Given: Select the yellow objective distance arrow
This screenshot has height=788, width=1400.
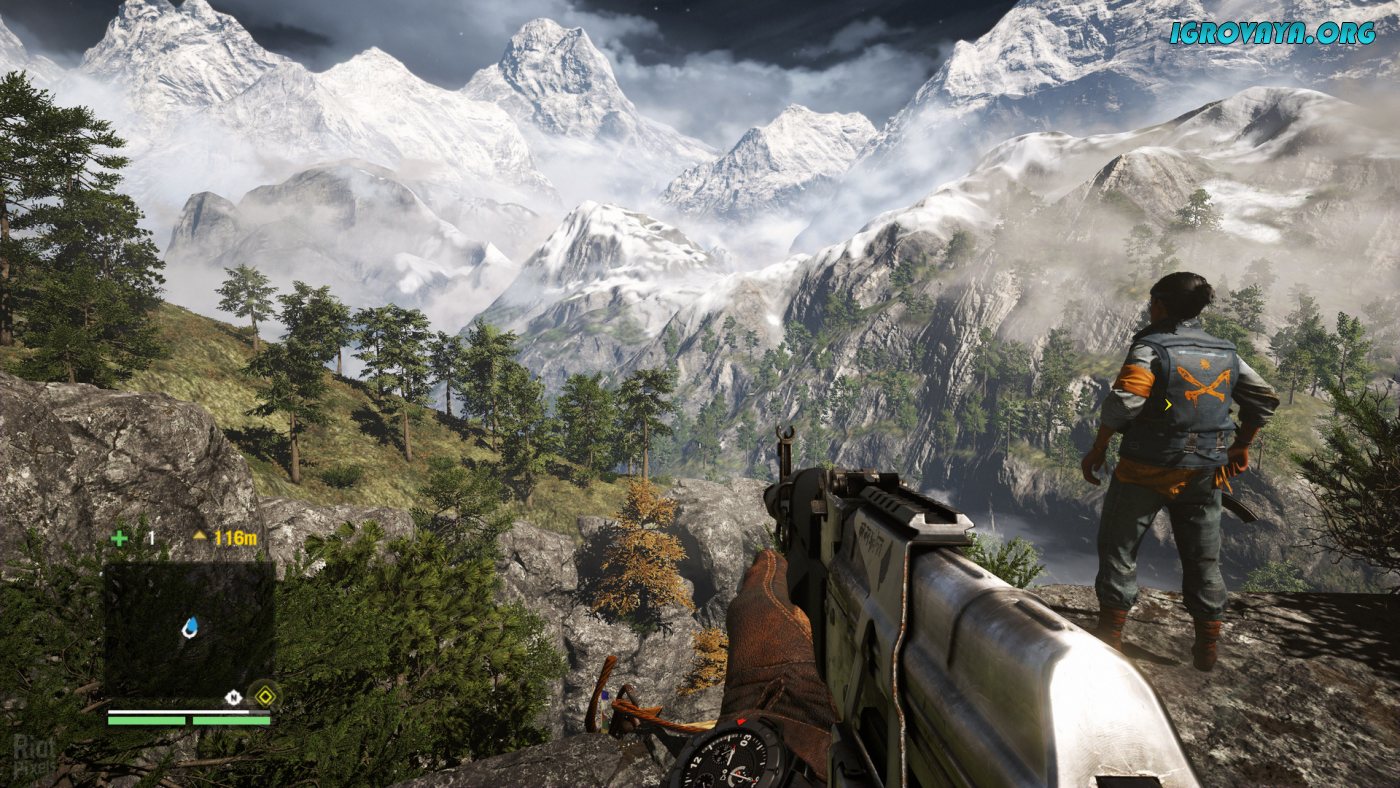Looking at the screenshot, I should 200,536.
